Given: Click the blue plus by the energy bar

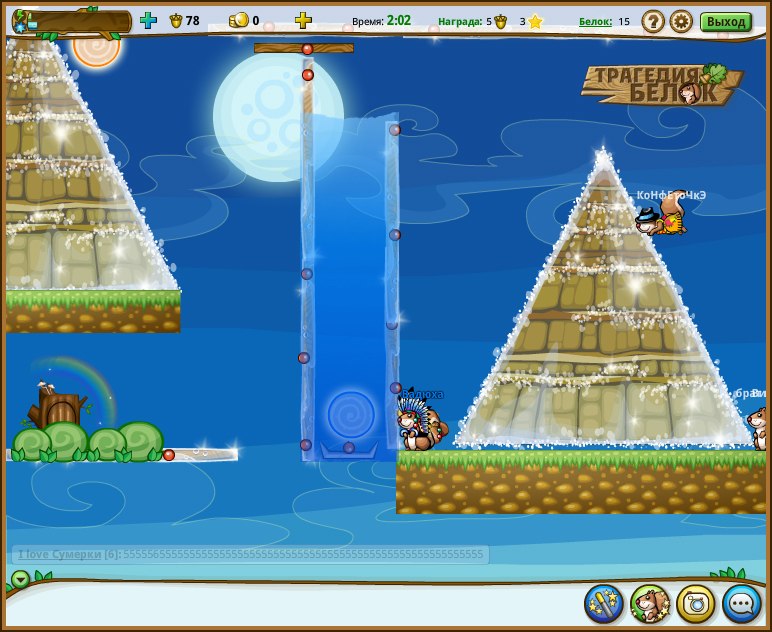Looking at the screenshot, I should (x=149, y=20).
